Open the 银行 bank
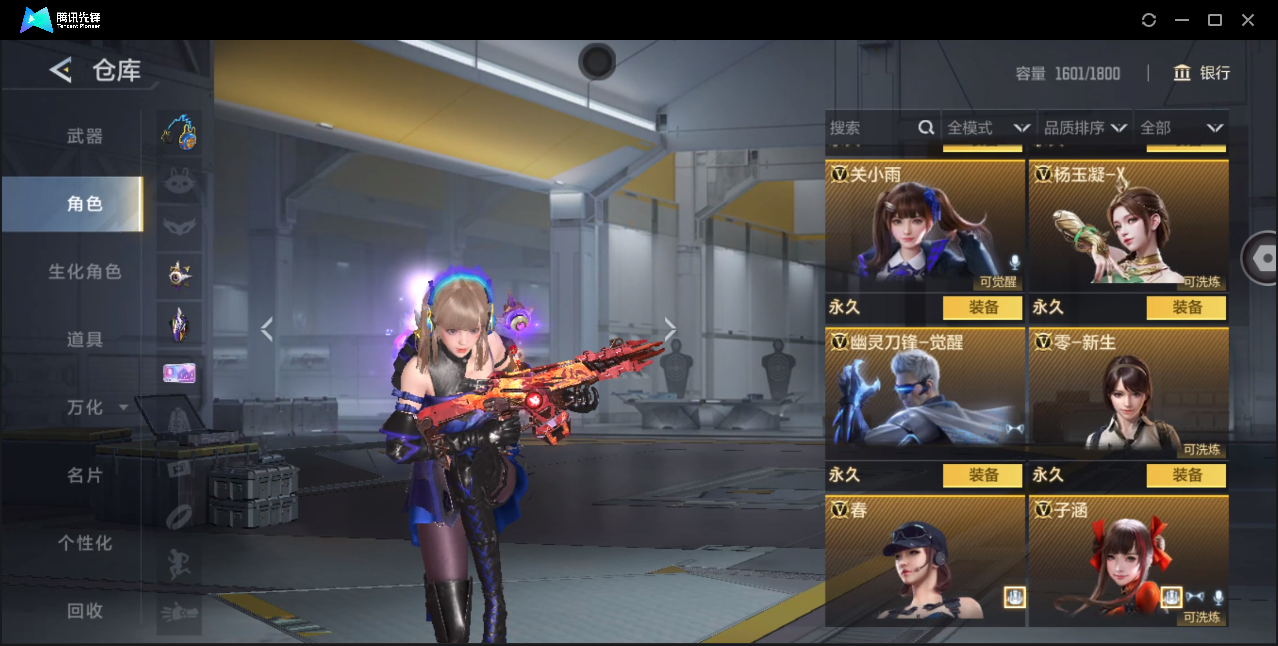Image resolution: width=1278 pixels, height=646 pixels. point(1202,73)
